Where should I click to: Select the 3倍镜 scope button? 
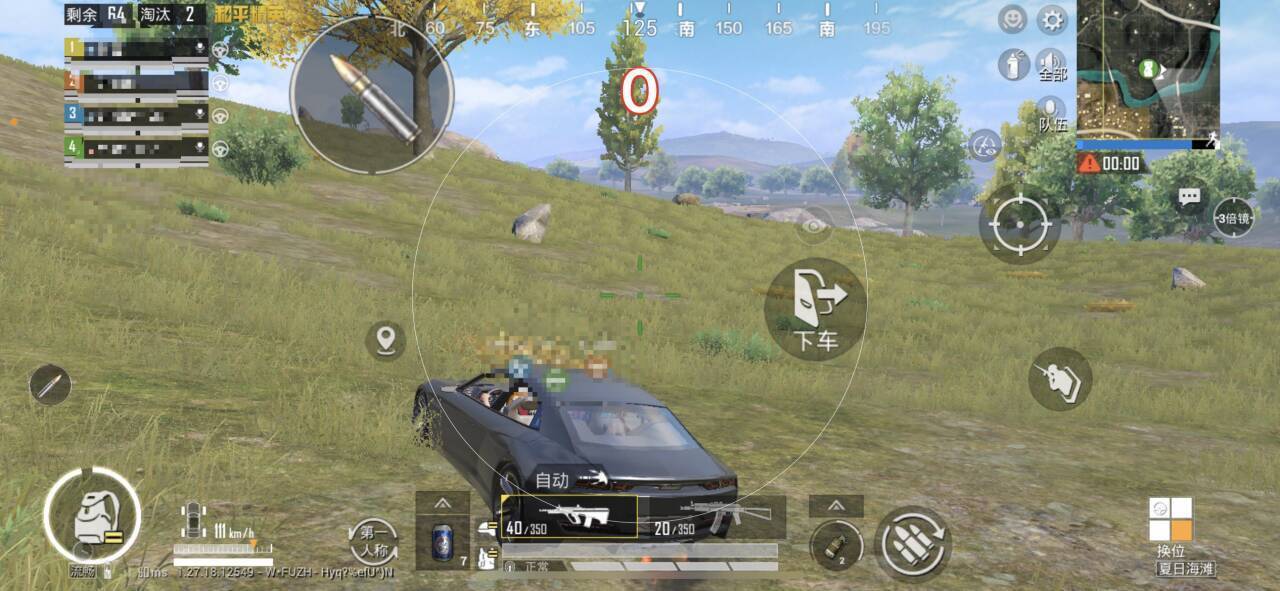1233,218
